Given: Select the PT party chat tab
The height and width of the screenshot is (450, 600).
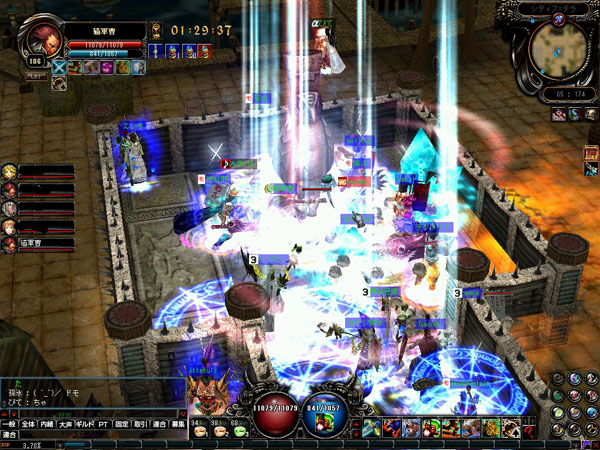Looking at the screenshot, I should (x=102, y=424).
